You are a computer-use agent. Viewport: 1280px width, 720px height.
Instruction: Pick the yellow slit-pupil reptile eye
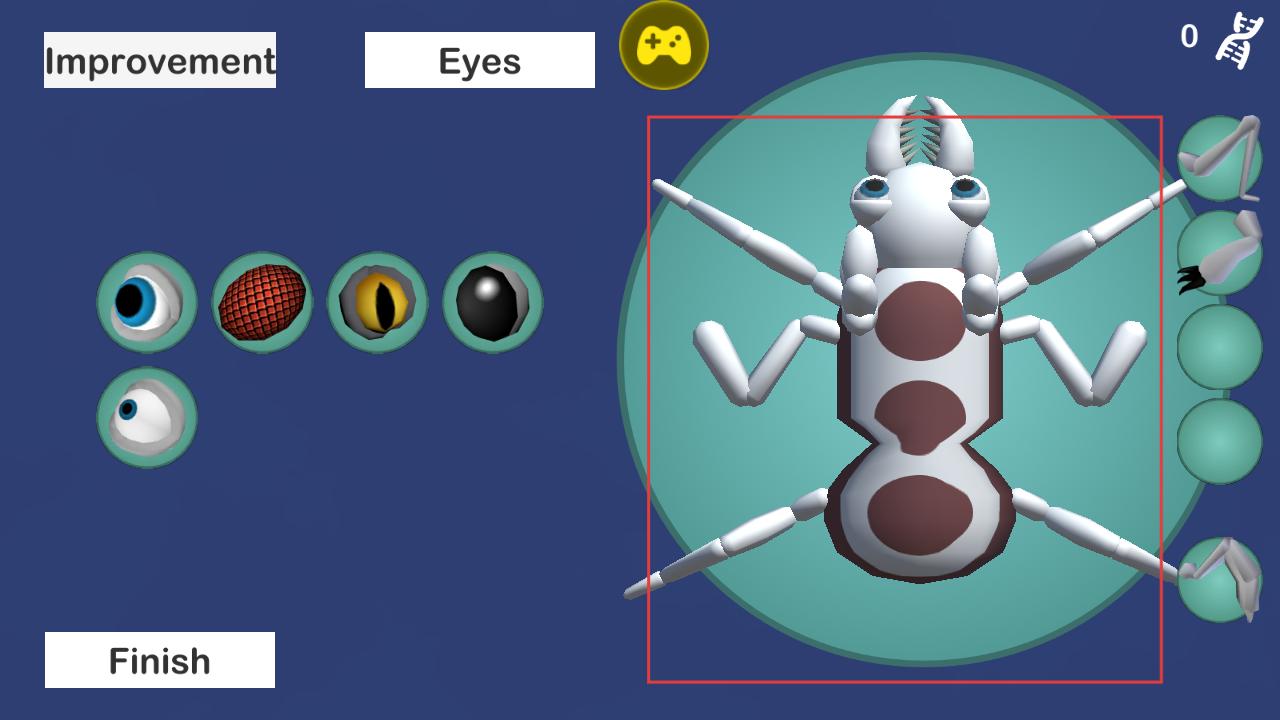[377, 302]
